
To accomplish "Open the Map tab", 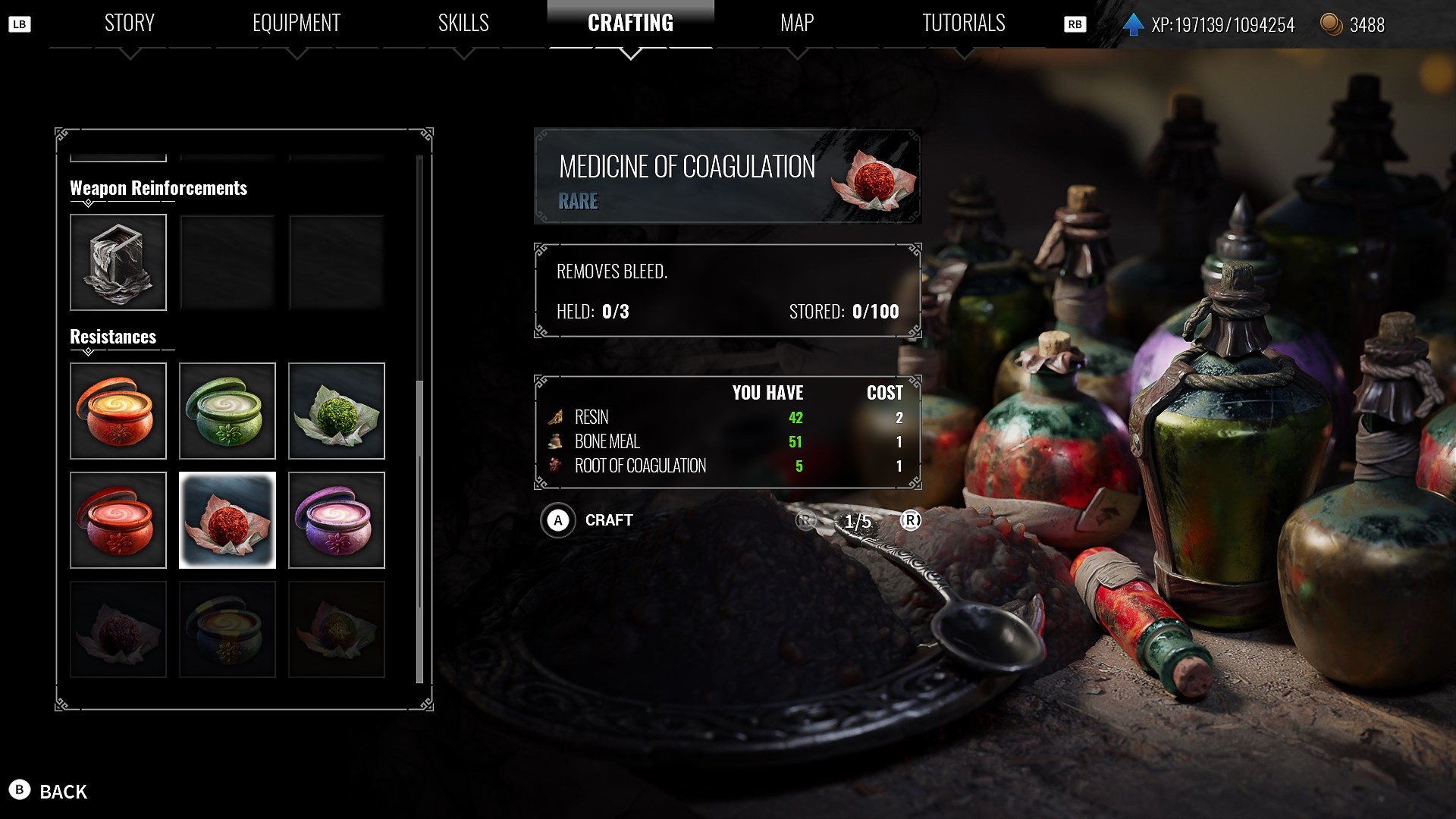I will 797,24.
